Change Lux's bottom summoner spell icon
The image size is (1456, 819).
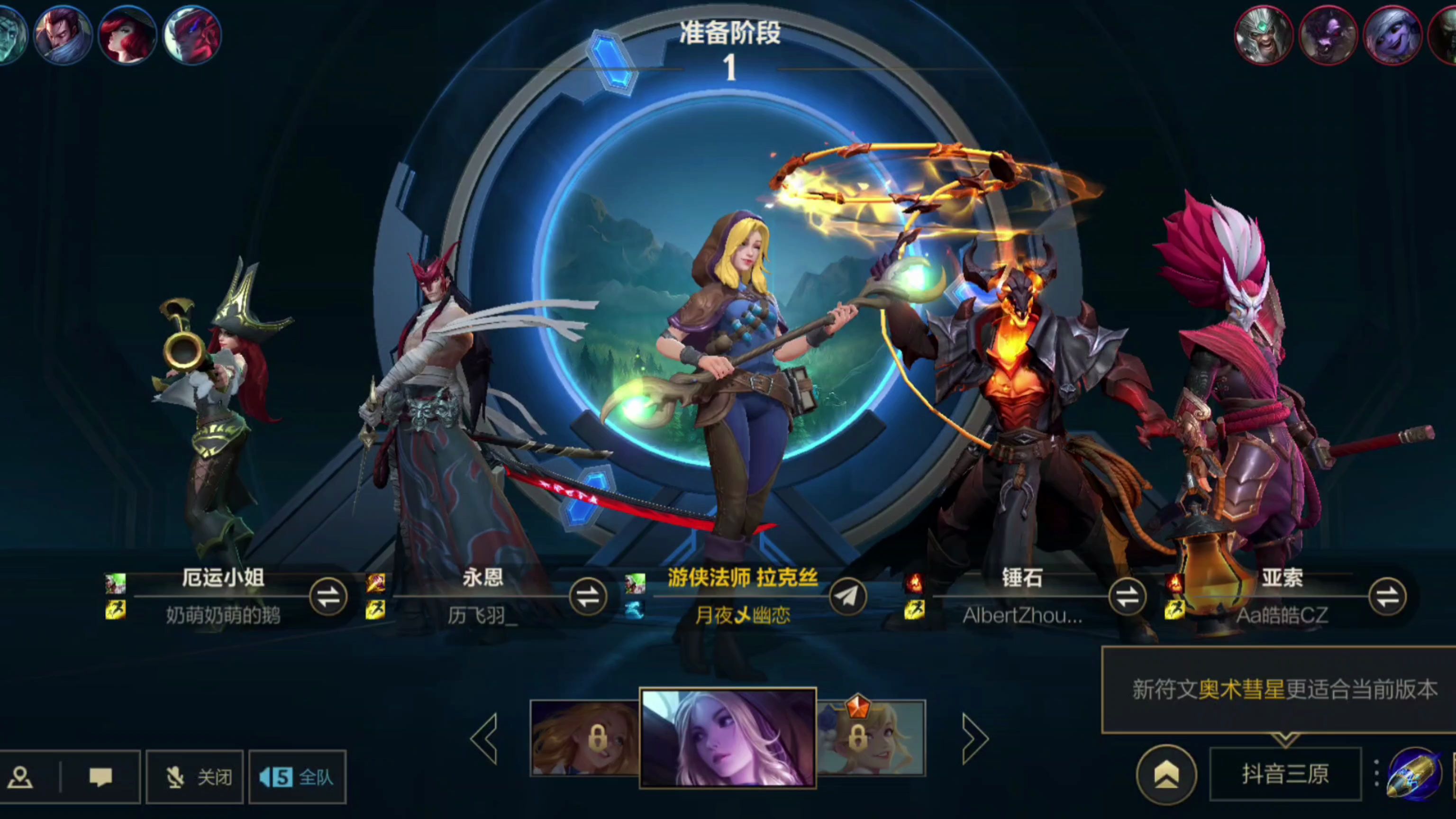point(635,610)
